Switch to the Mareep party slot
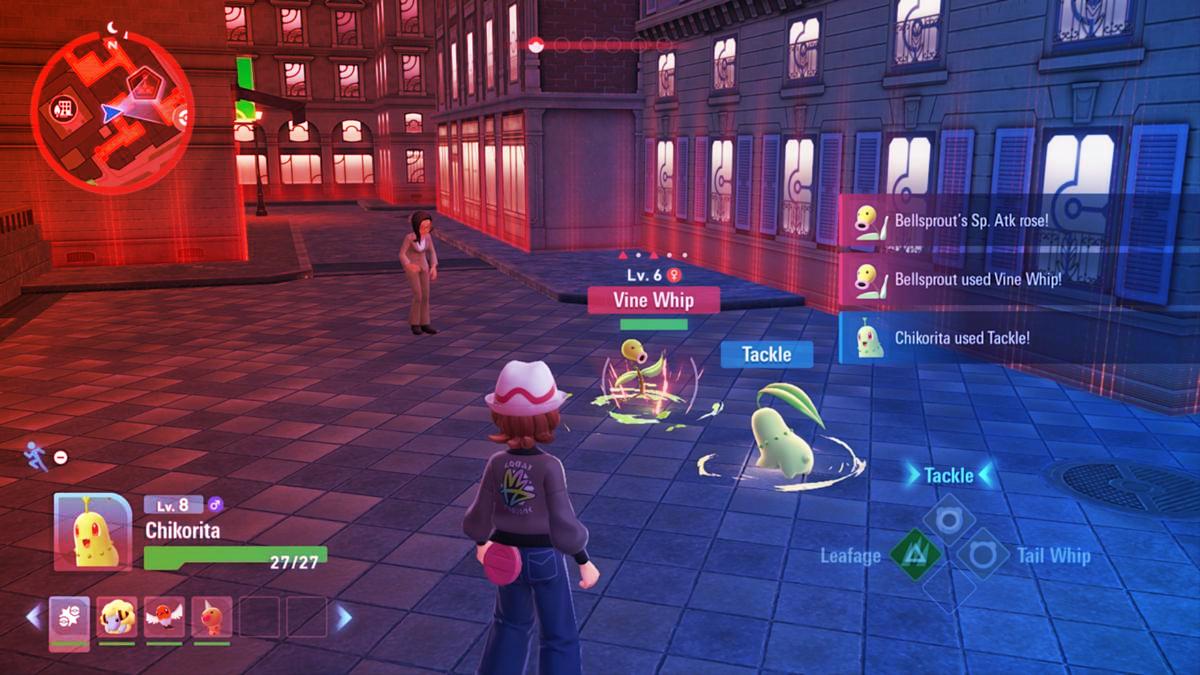The height and width of the screenshot is (675, 1200). (117, 618)
